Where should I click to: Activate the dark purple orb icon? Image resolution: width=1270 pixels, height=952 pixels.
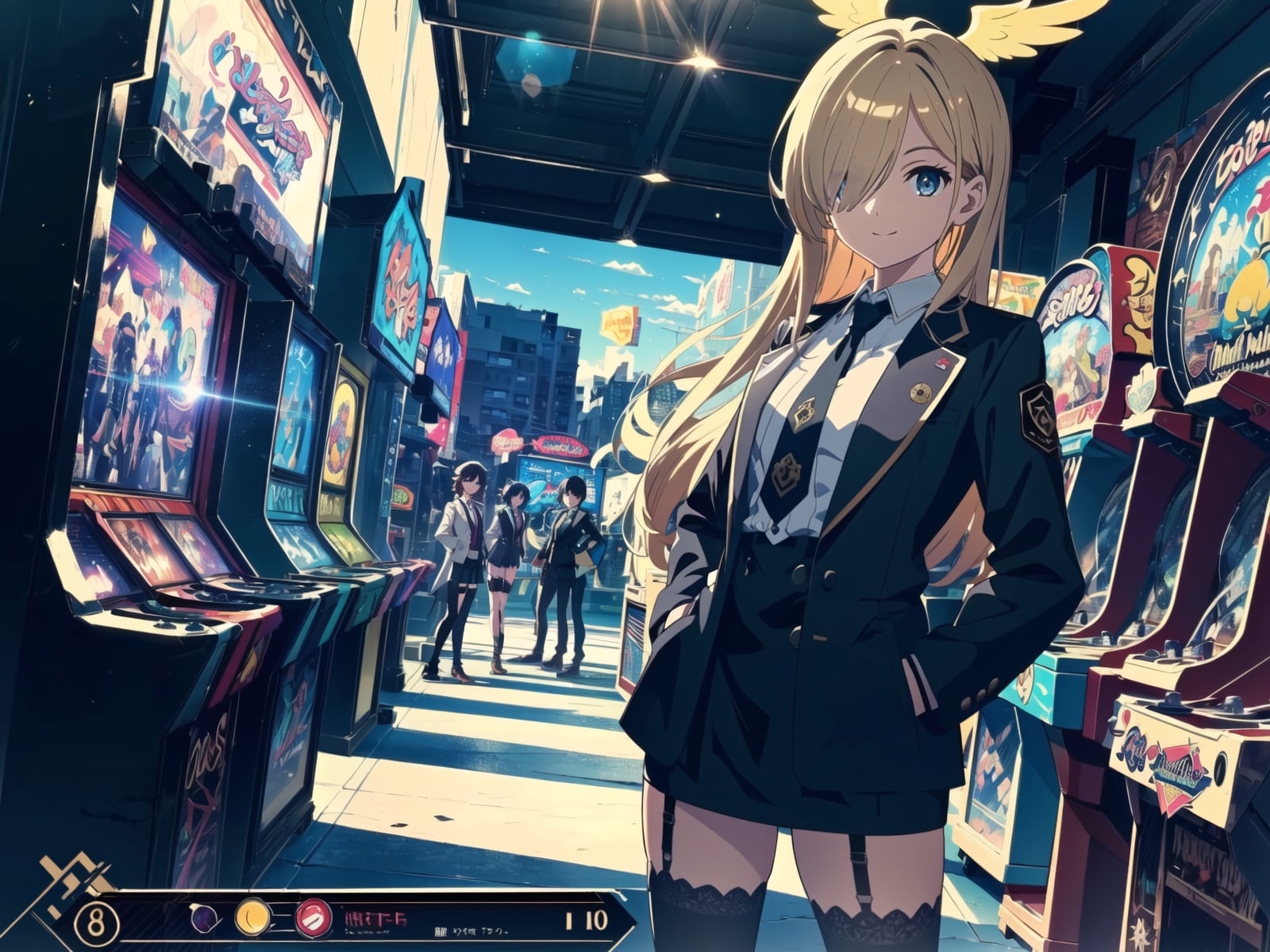200,919
